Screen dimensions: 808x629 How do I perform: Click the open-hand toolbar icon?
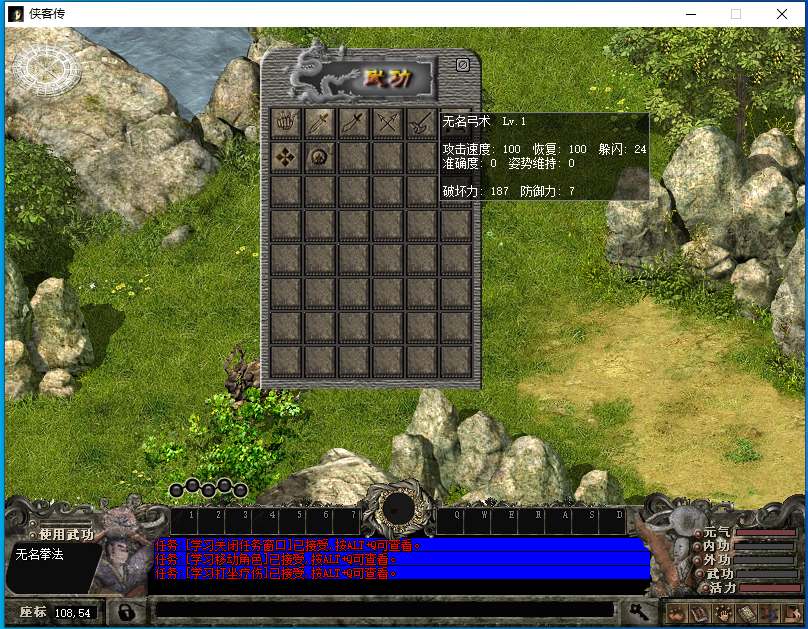(x=722, y=612)
